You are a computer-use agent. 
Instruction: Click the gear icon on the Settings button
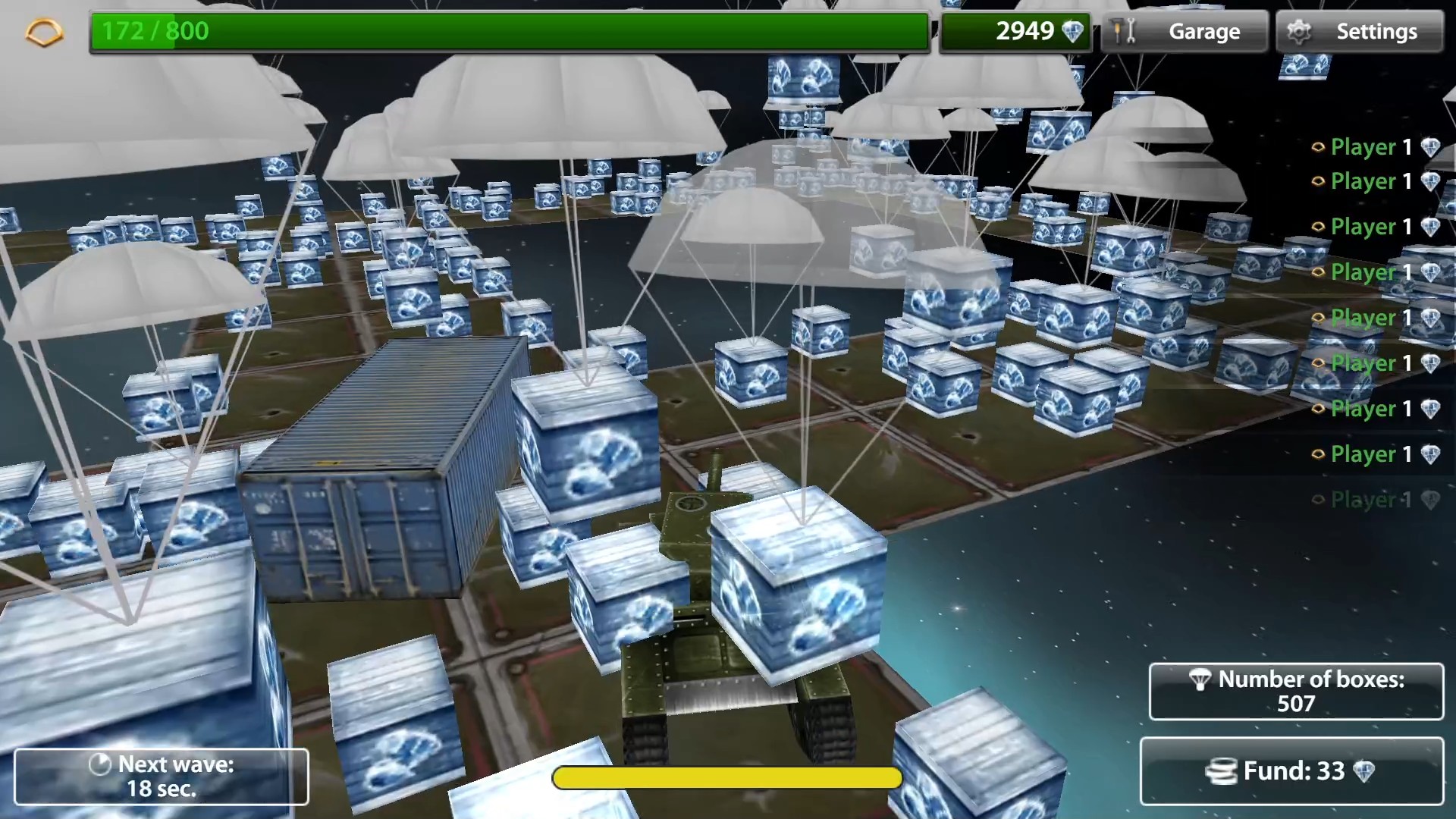coord(1301,31)
